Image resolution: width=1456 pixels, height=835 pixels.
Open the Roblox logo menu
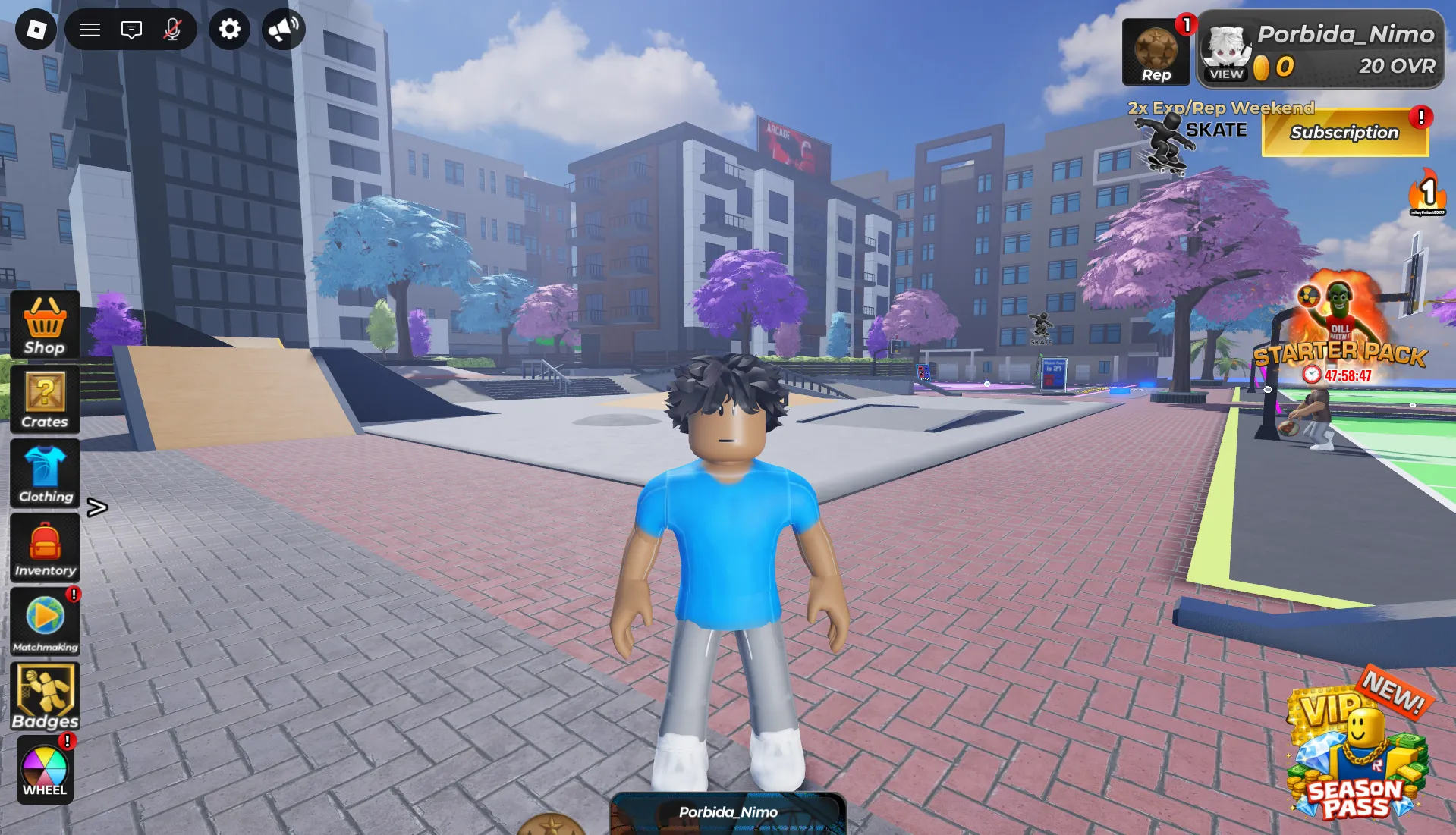36,30
